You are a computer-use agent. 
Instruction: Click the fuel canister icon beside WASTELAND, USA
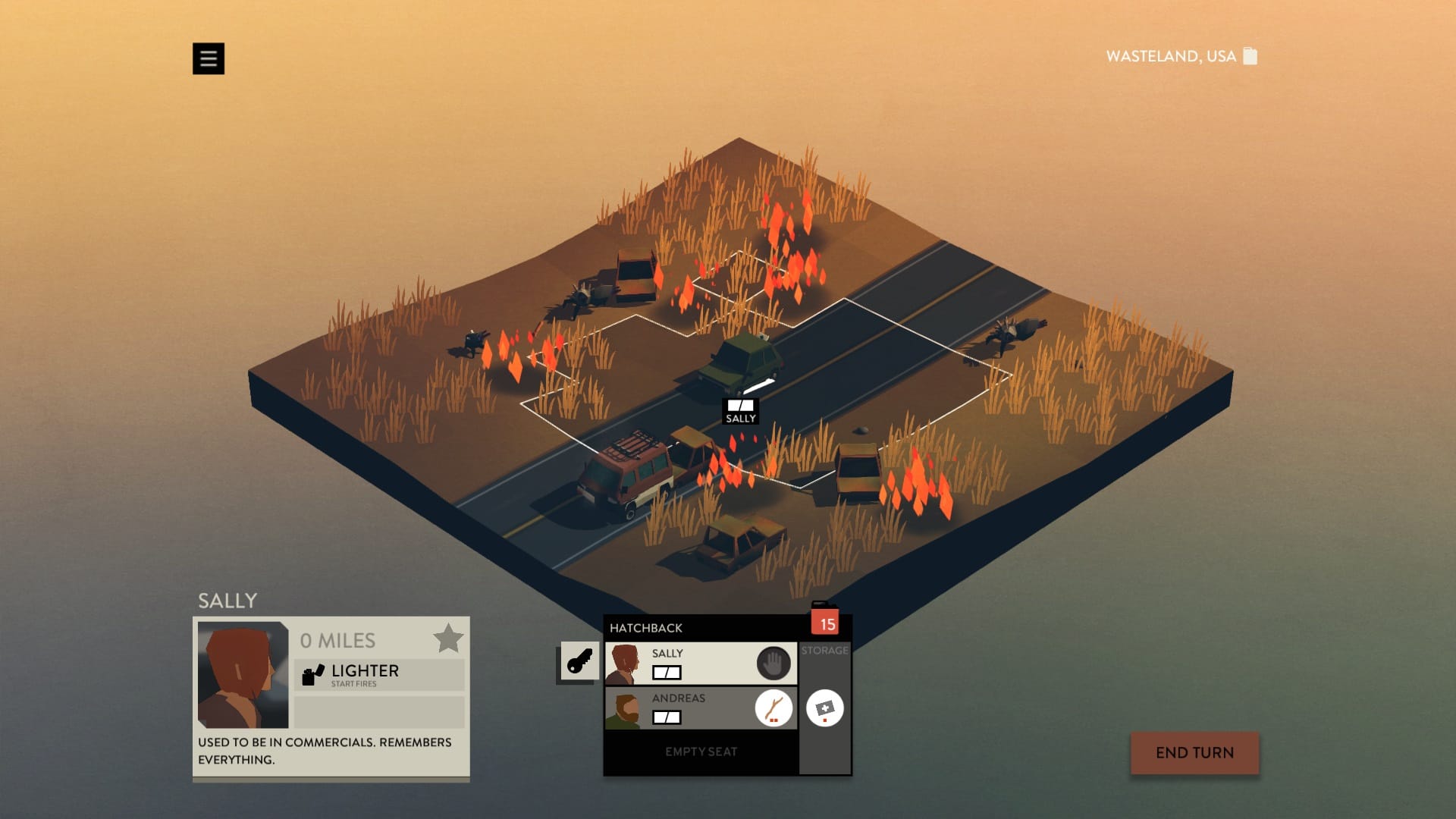[x=1248, y=56]
